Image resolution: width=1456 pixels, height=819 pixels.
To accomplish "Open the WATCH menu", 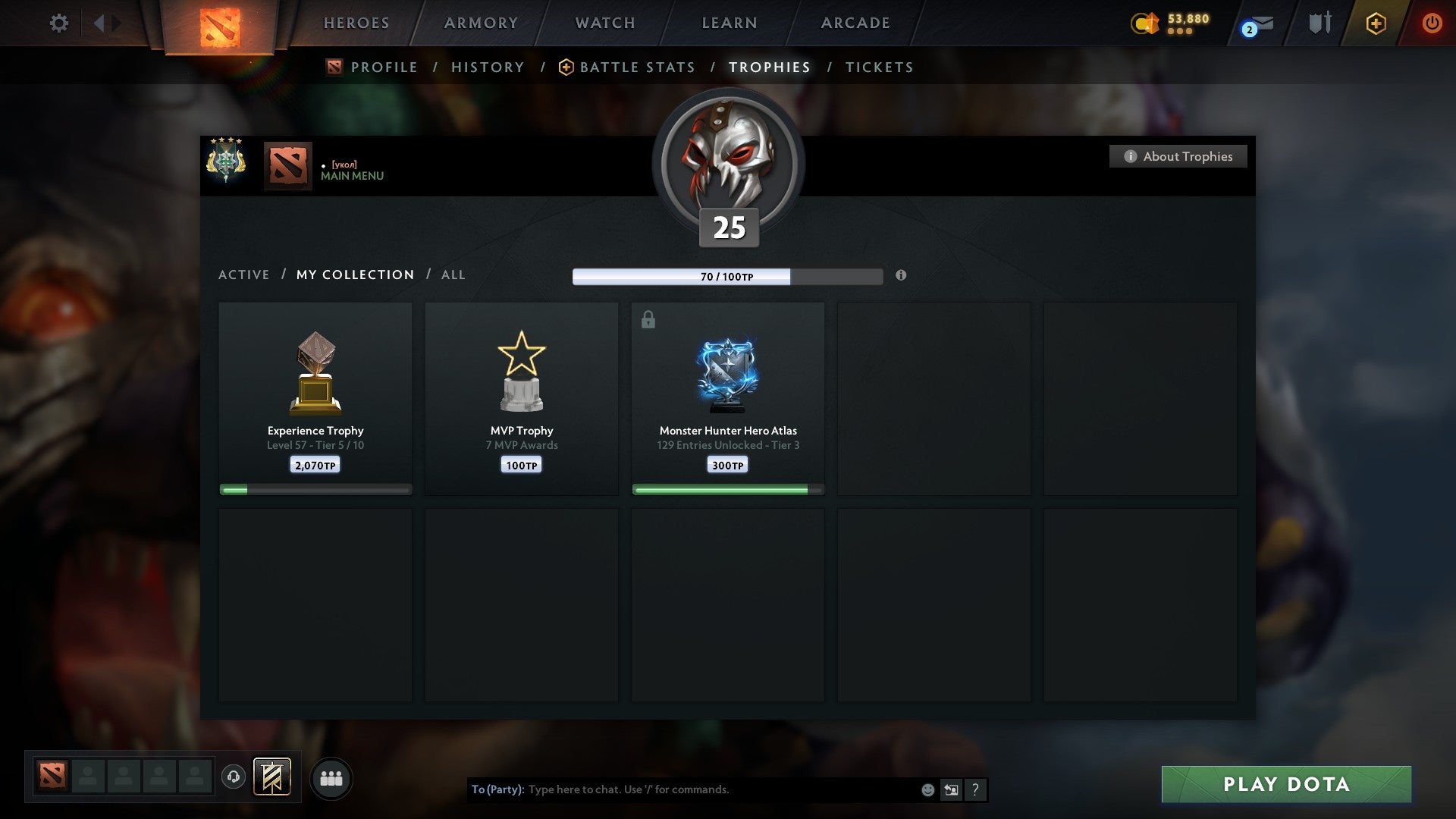I will [604, 23].
